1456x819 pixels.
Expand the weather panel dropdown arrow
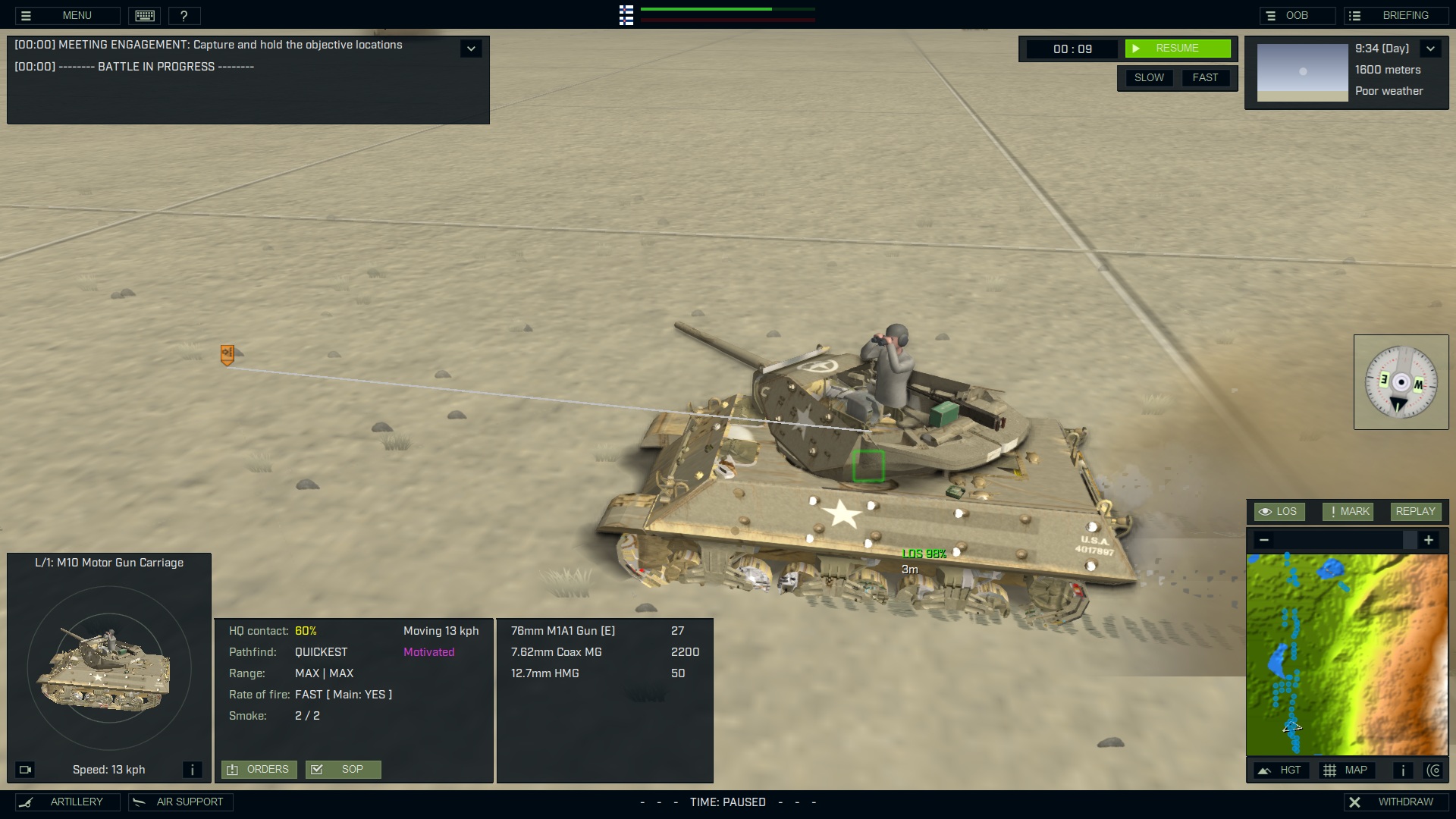[1432, 48]
